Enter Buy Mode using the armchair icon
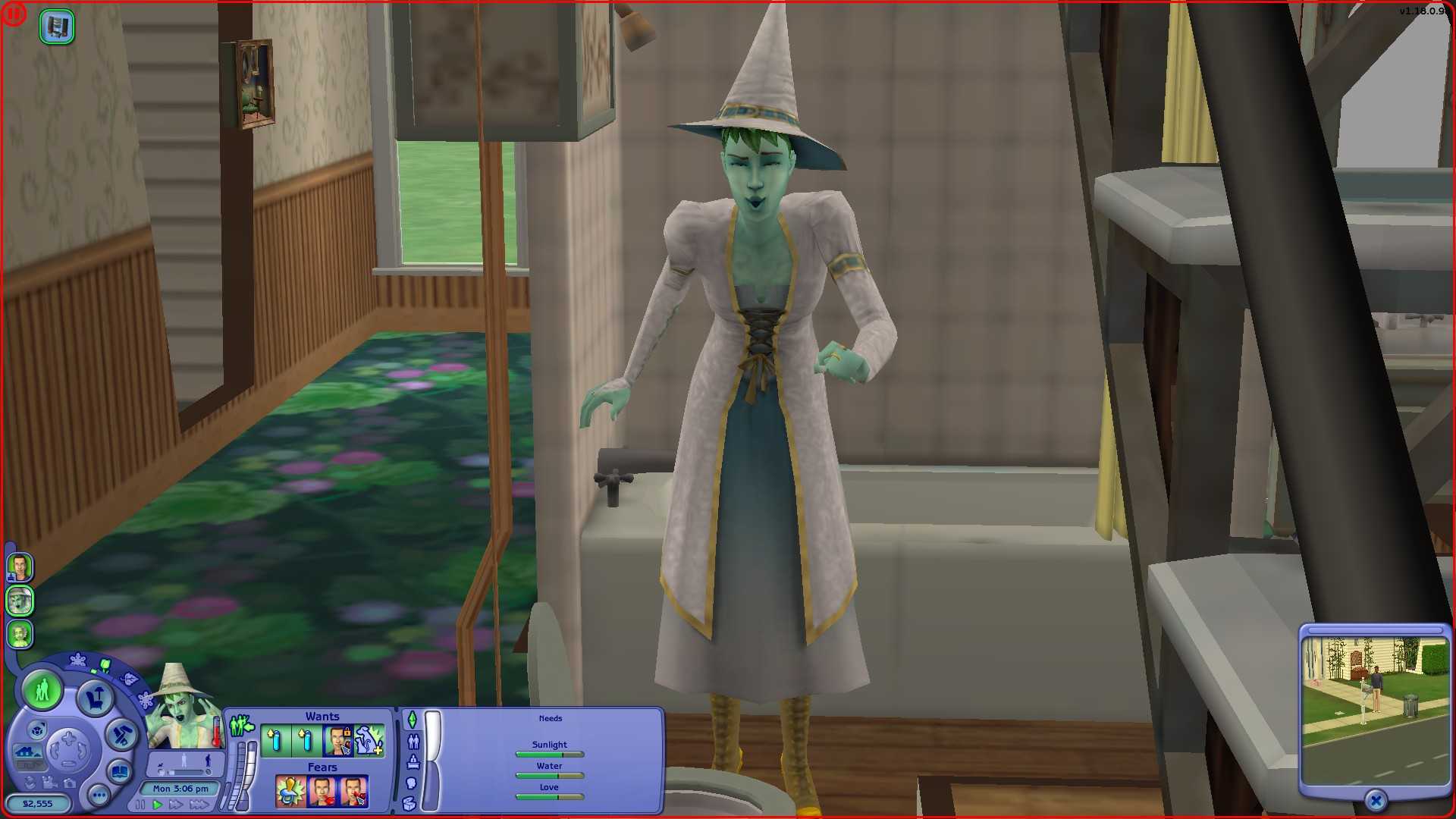 pos(95,698)
